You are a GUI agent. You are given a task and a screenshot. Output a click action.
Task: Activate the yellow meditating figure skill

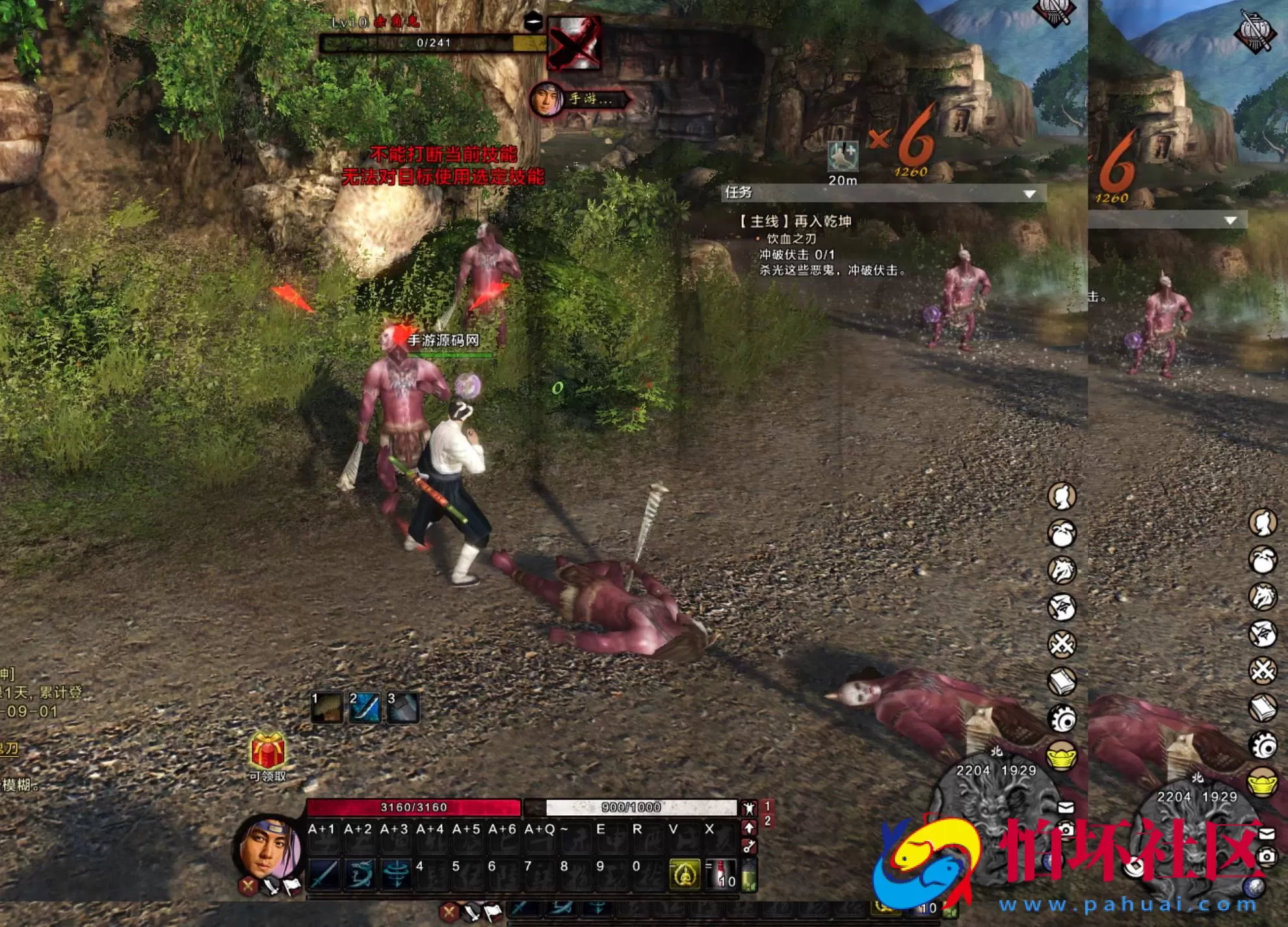coord(685,874)
